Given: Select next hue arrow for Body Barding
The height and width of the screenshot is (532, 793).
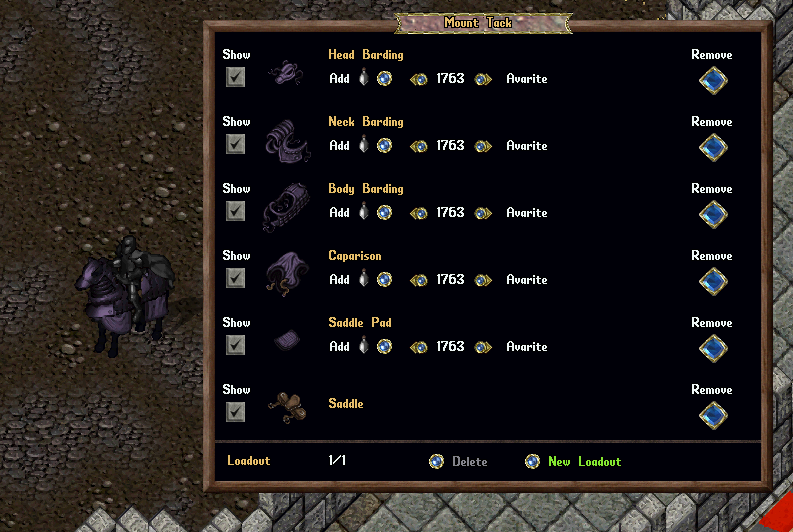Looking at the screenshot, I should tap(483, 213).
